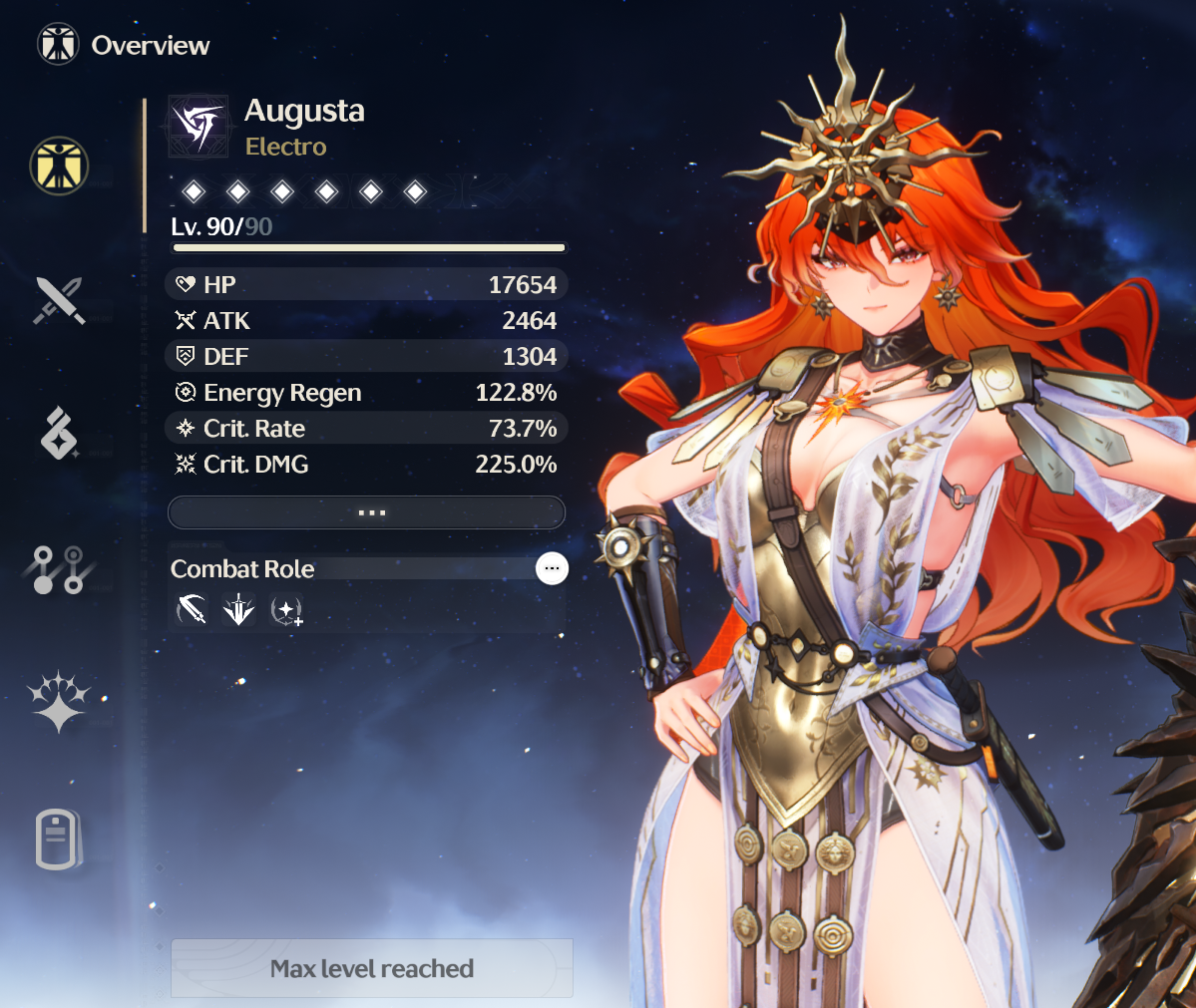Expand the full stats list button
The image size is (1196, 1008).
tap(367, 512)
